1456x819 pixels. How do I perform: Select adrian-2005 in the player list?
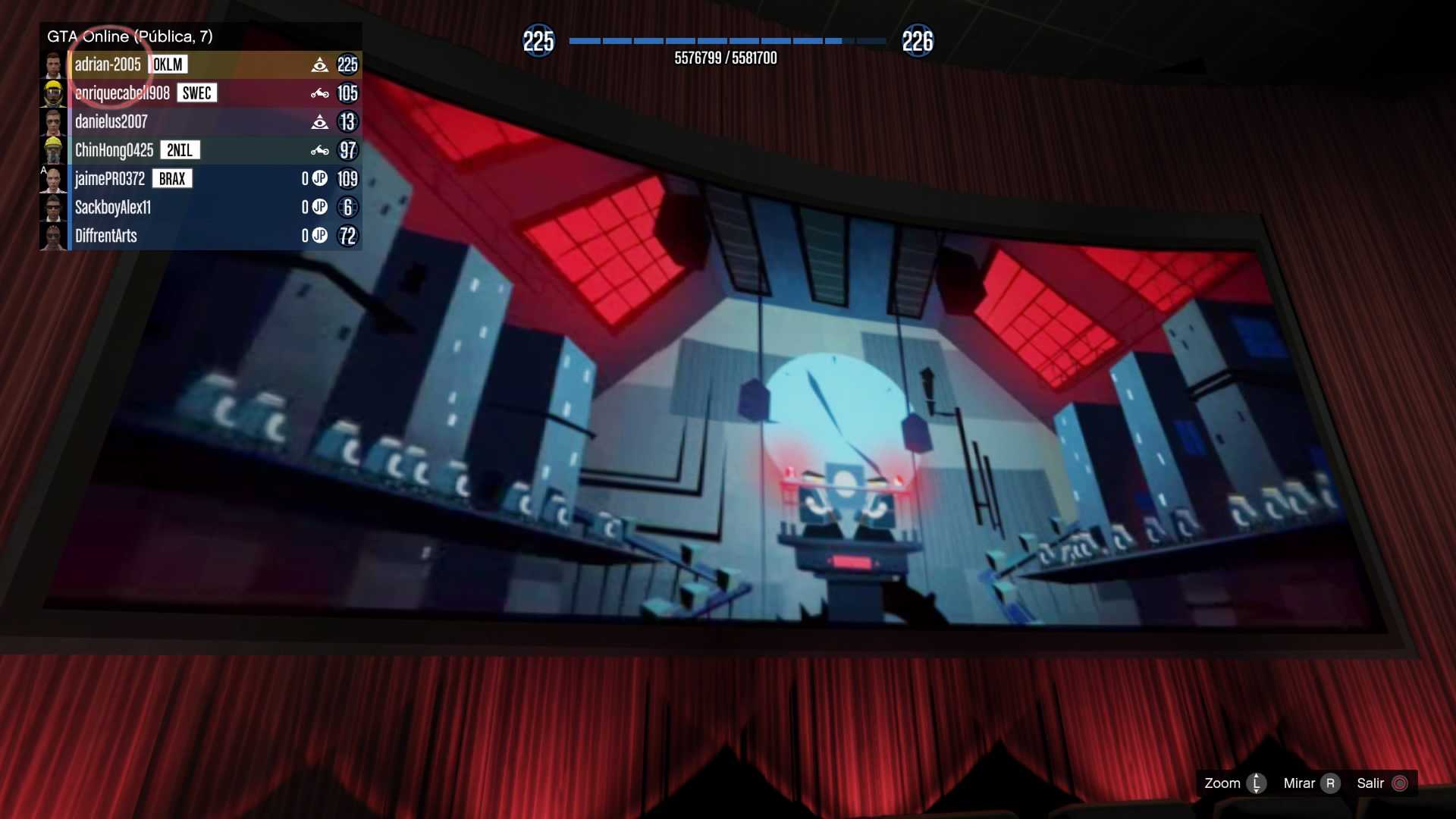coord(108,65)
